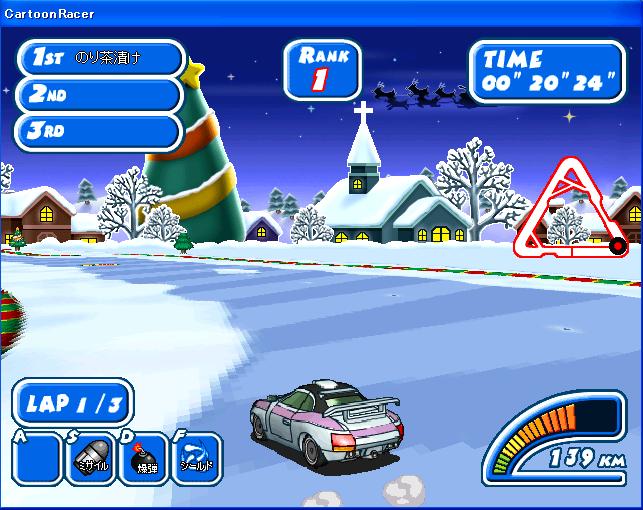The height and width of the screenshot is (510, 643).
Task: Select the 1st place player row
Action: point(100,58)
